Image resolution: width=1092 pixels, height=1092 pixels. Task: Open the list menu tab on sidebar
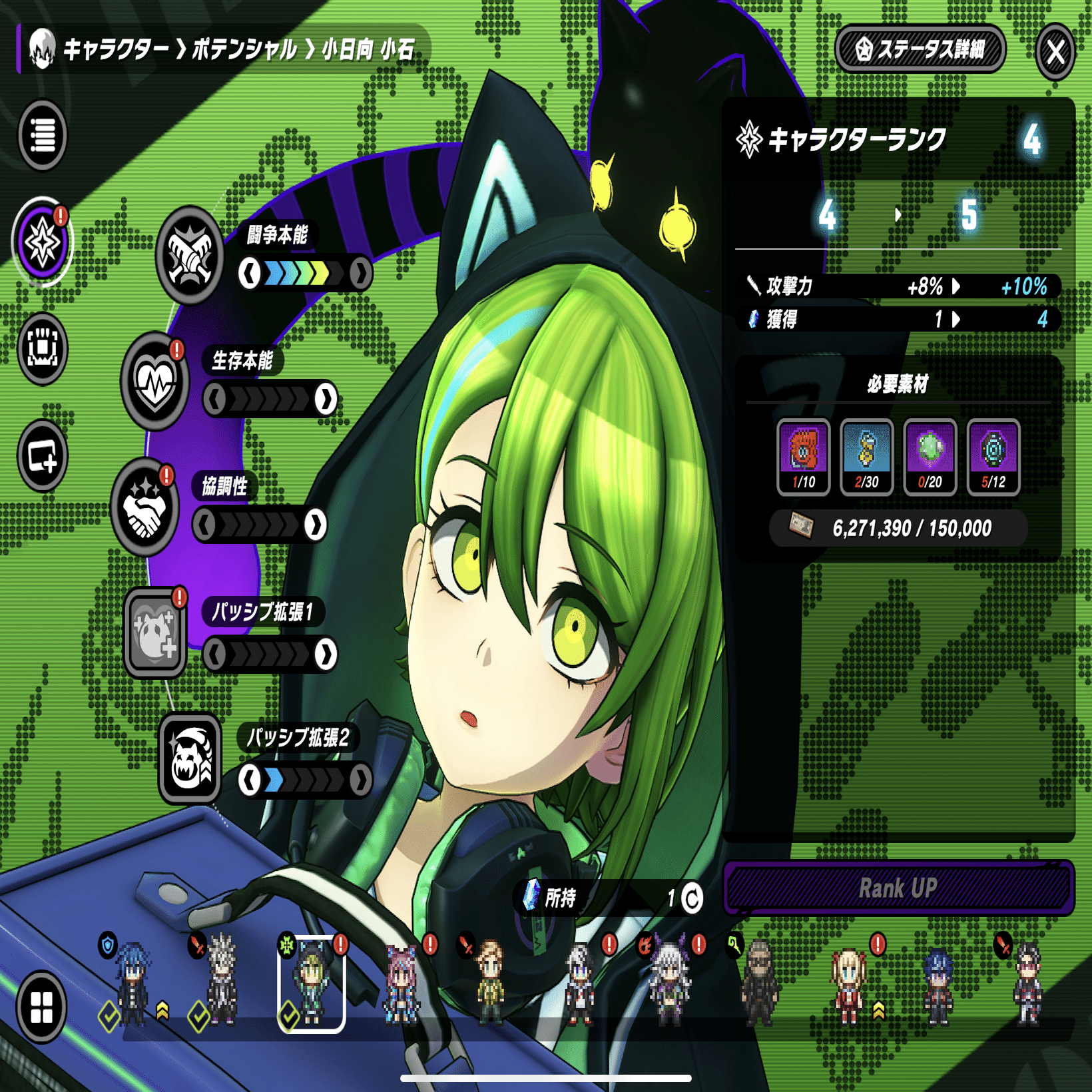pyautogui.click(x=43, y=135)
